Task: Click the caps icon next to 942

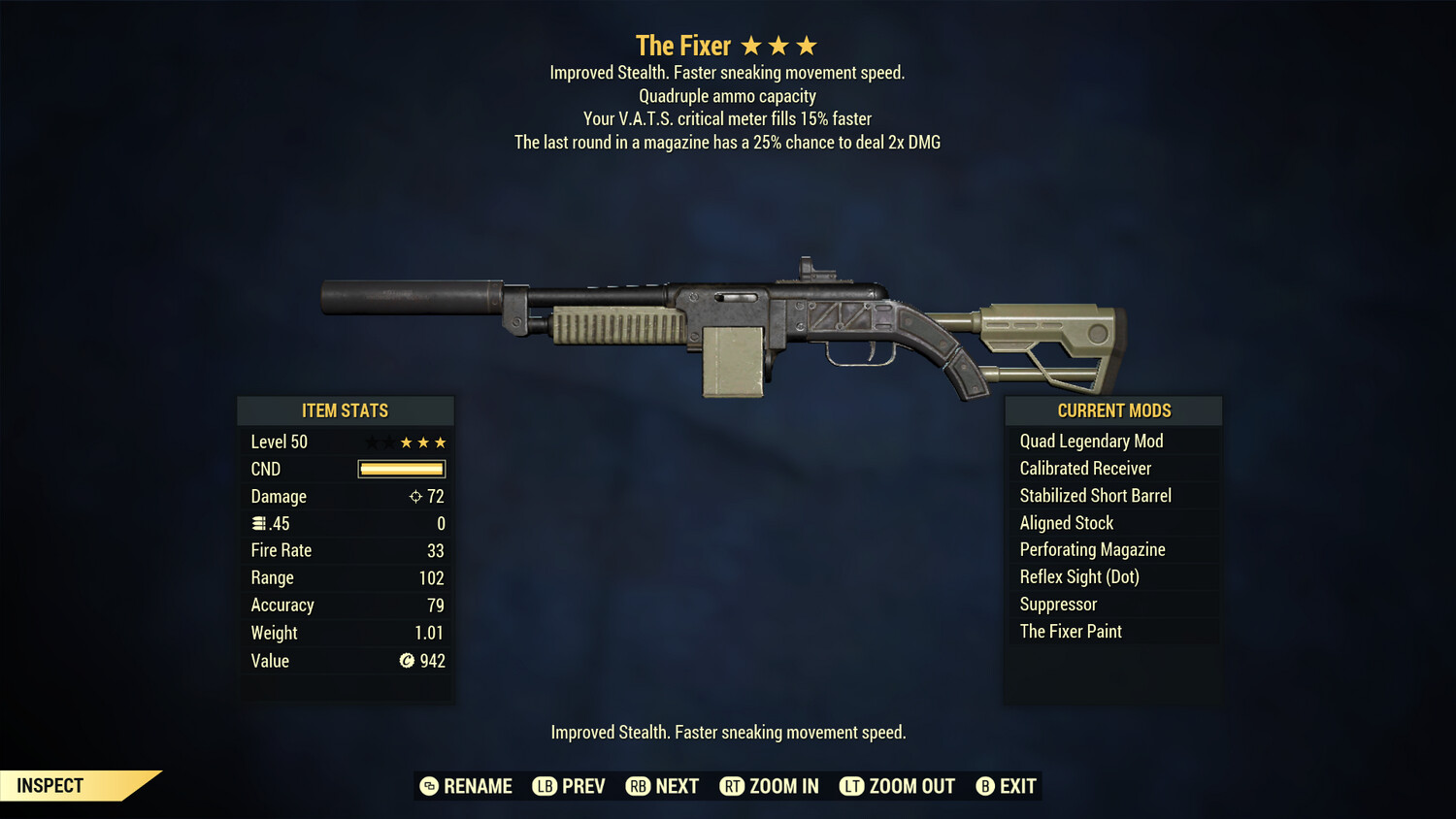Action: [409, 661]
